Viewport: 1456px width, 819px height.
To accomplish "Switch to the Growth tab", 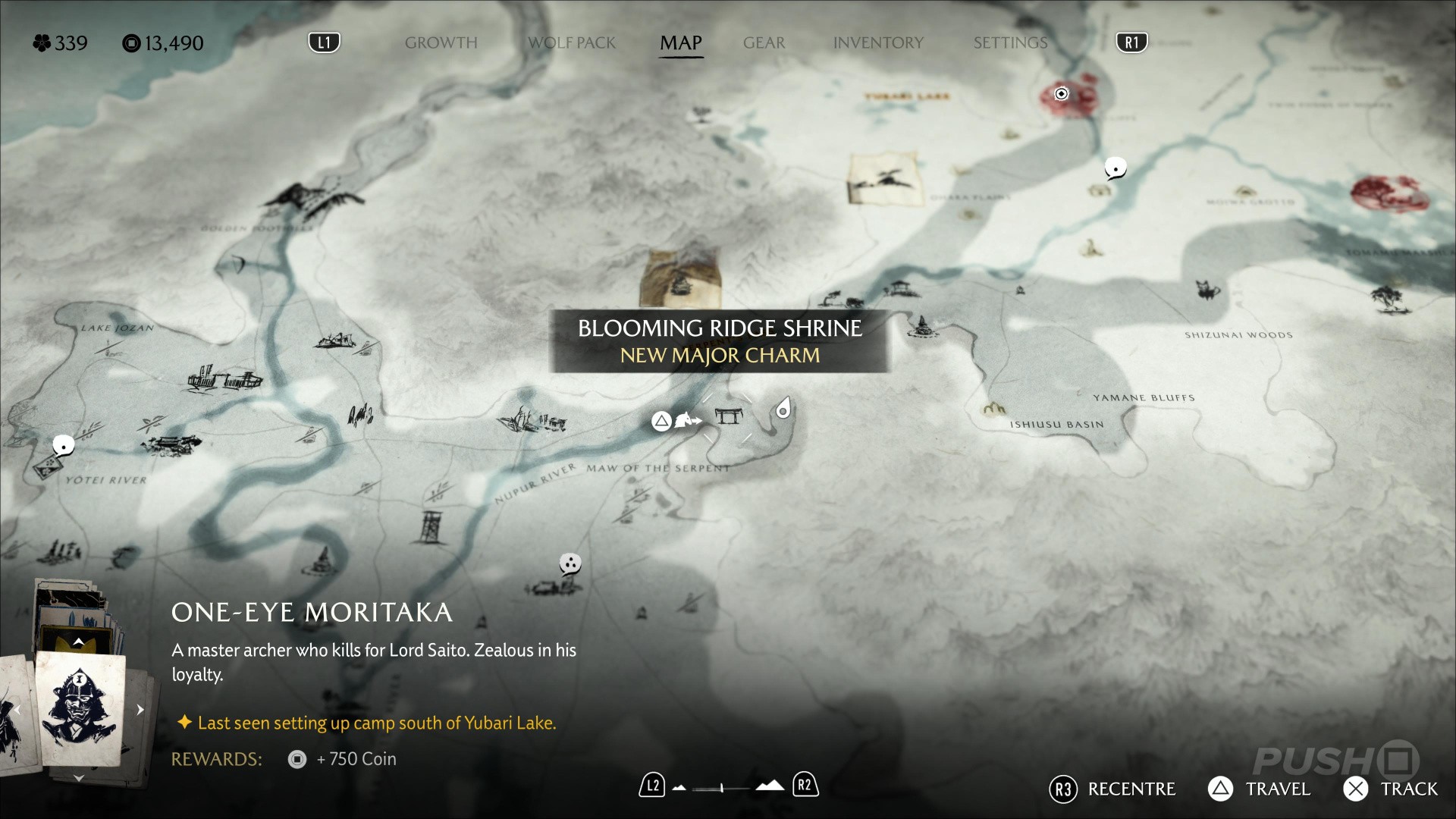I will pos(441,43).
